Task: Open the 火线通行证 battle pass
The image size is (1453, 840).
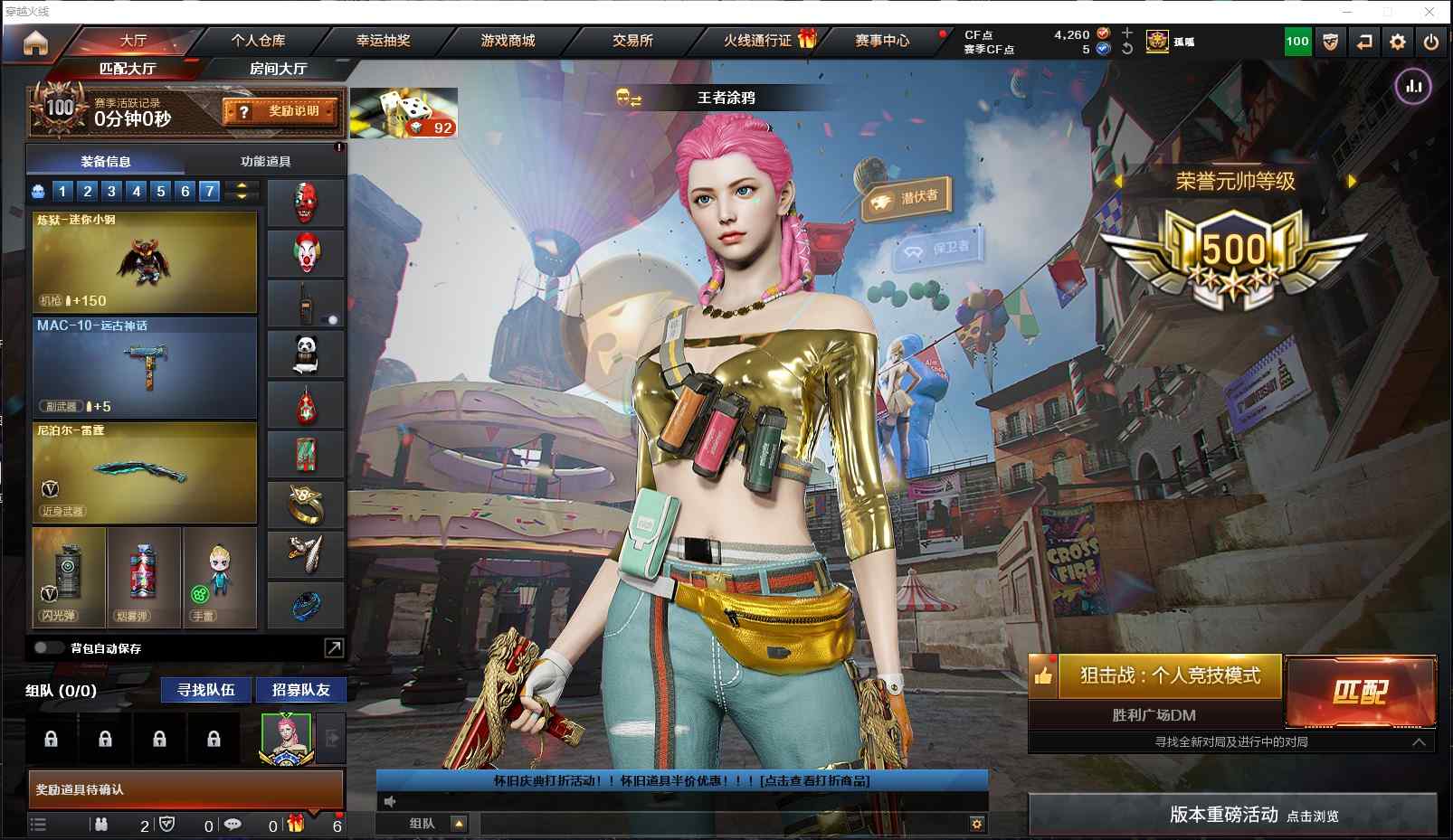Action: click(x=758, y=41)
